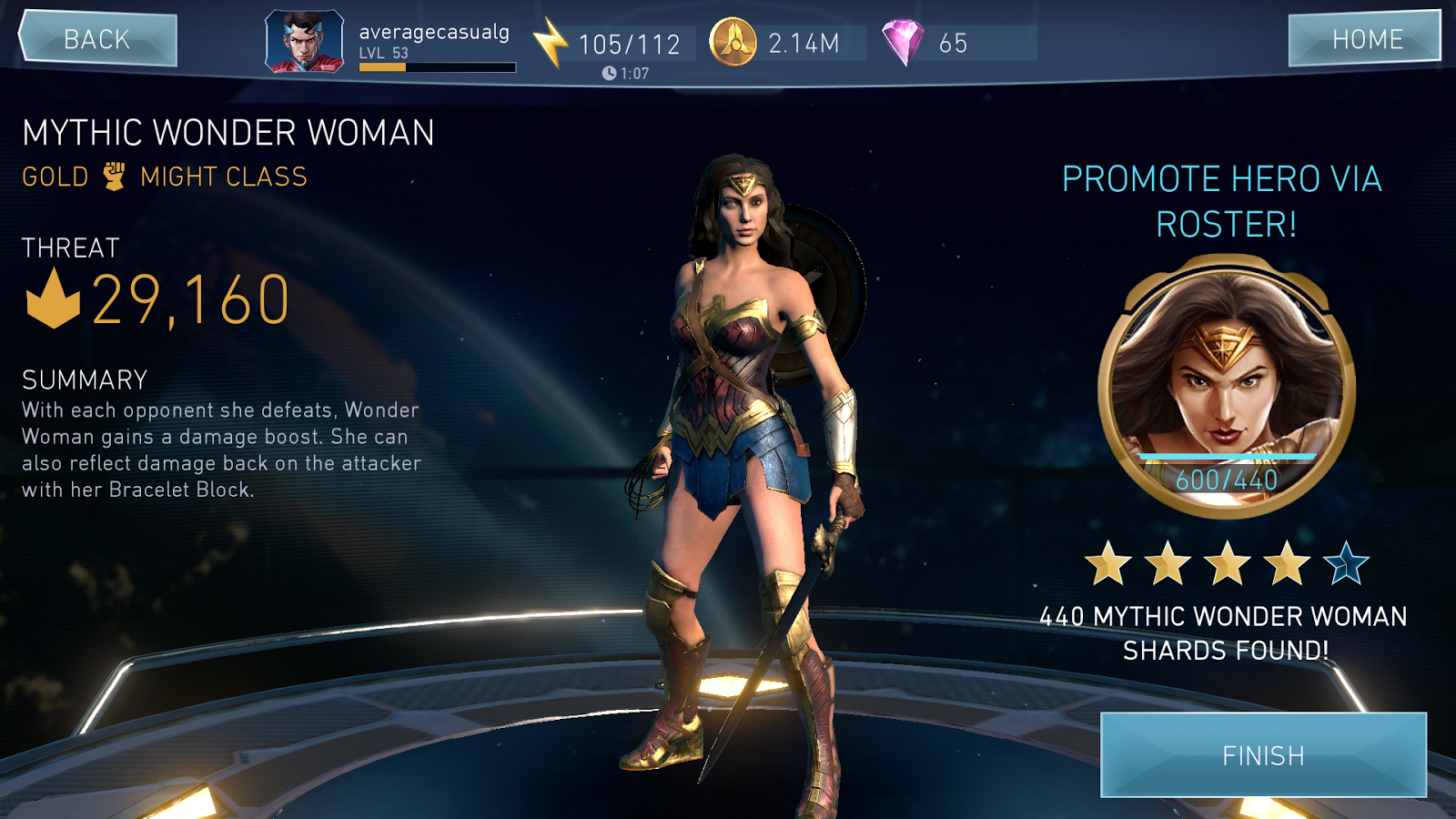Tap FINISH to close the reward screen

pyautogui.click(x=1263, y=755)
